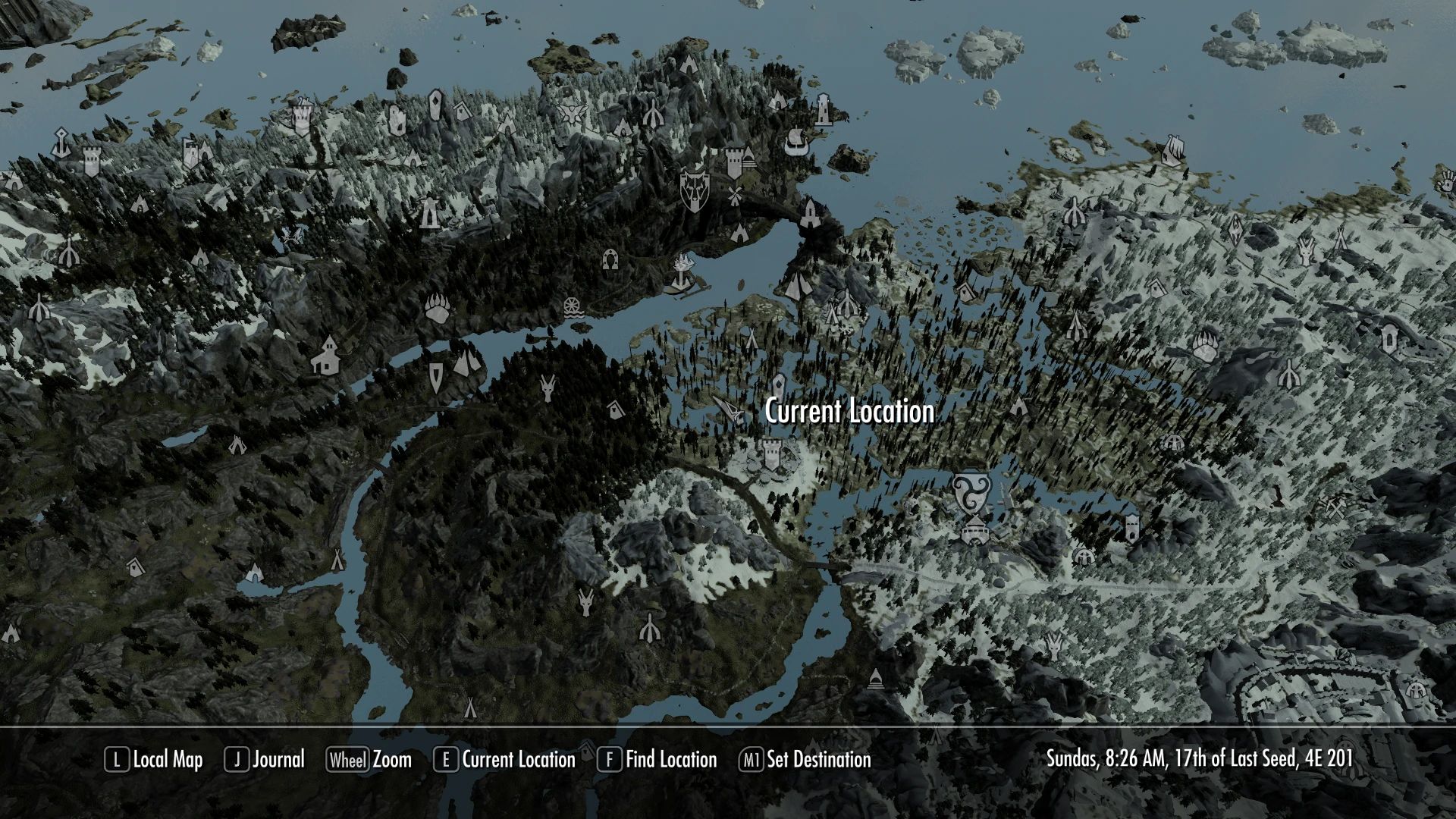The width and height of the screenshot is (1456, 819).
Task: Click the wagon wheel marker near the river
Action: 573,308
